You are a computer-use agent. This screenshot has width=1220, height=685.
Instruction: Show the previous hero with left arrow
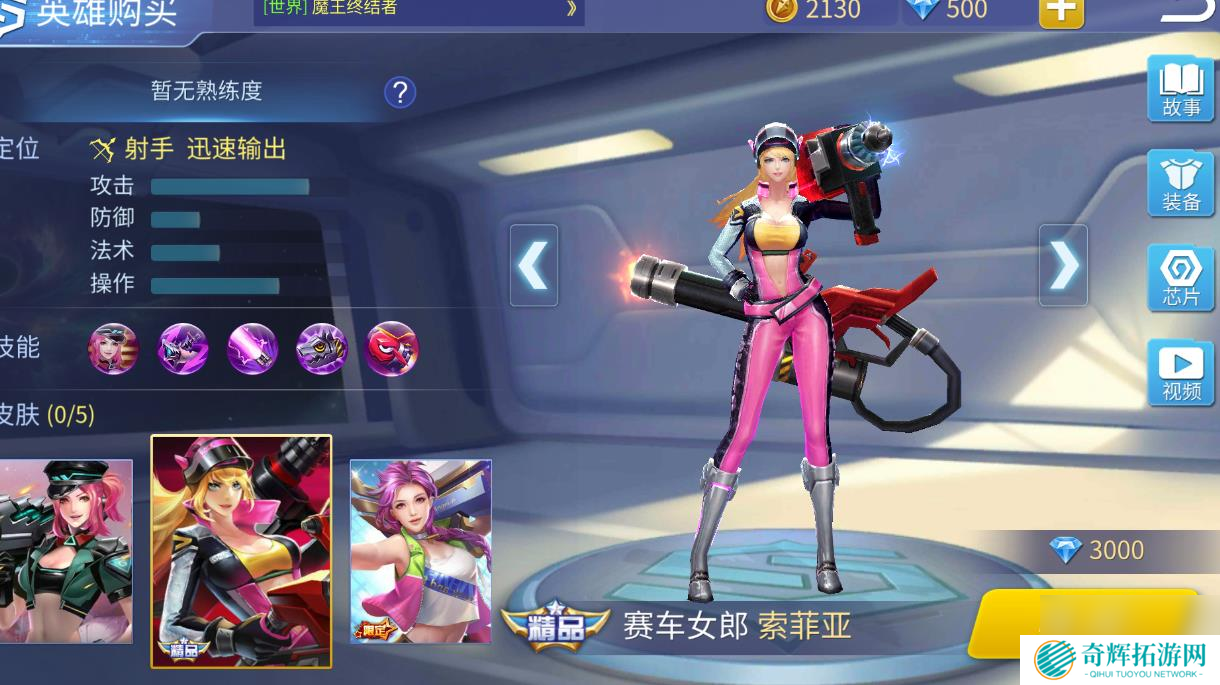coord(534,265)
